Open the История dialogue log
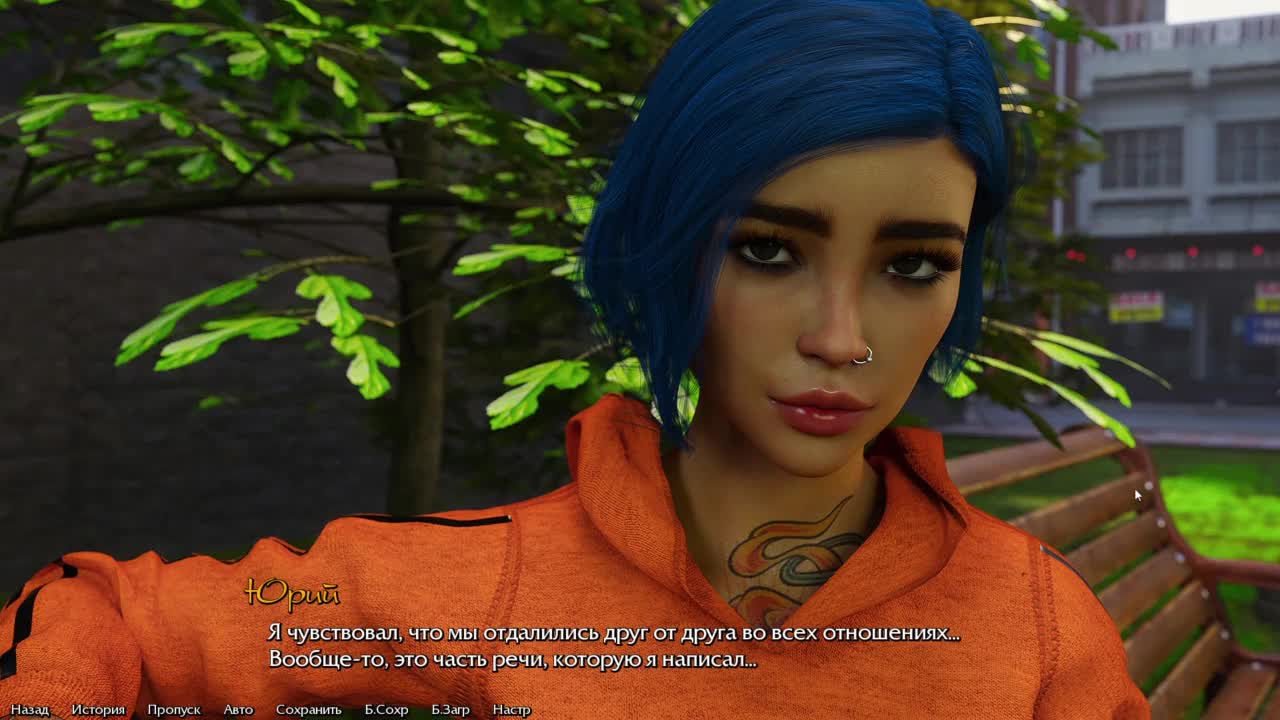1280x720 pixels. click(x=98, y=709)
